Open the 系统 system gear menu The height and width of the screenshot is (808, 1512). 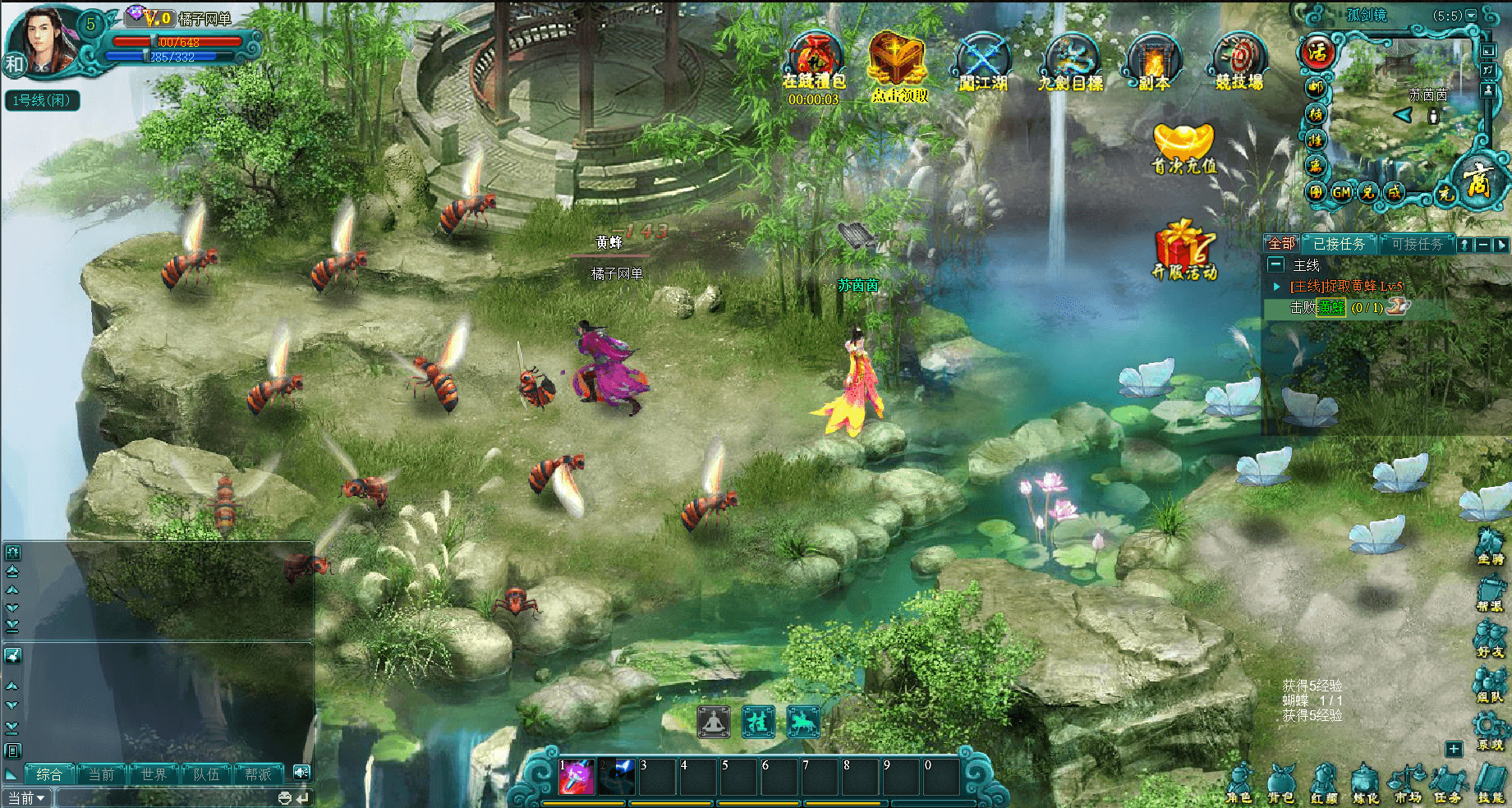1490,731
